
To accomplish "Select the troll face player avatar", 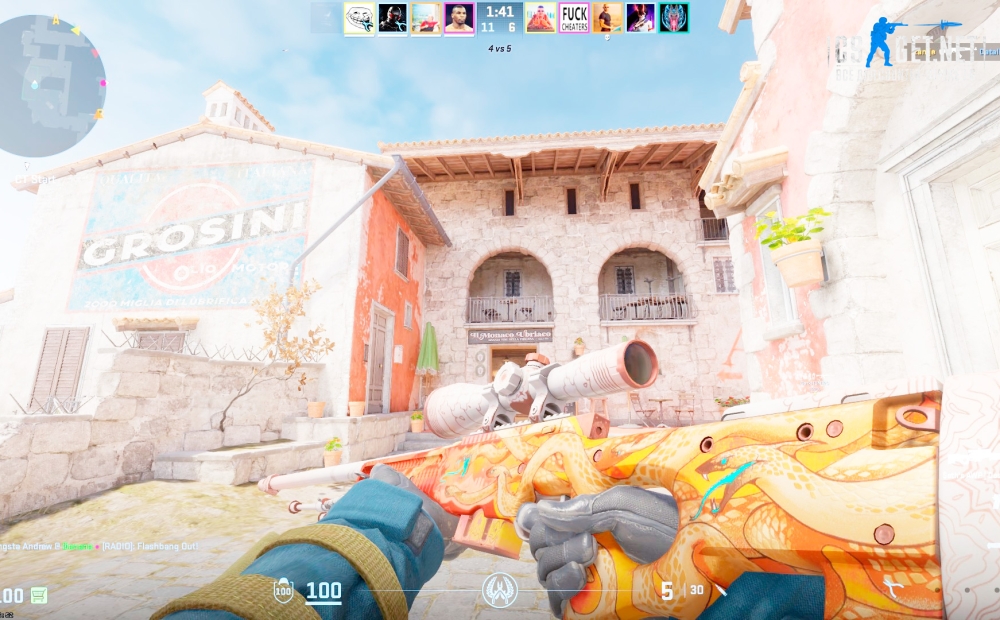I will [x=359, y=18].
